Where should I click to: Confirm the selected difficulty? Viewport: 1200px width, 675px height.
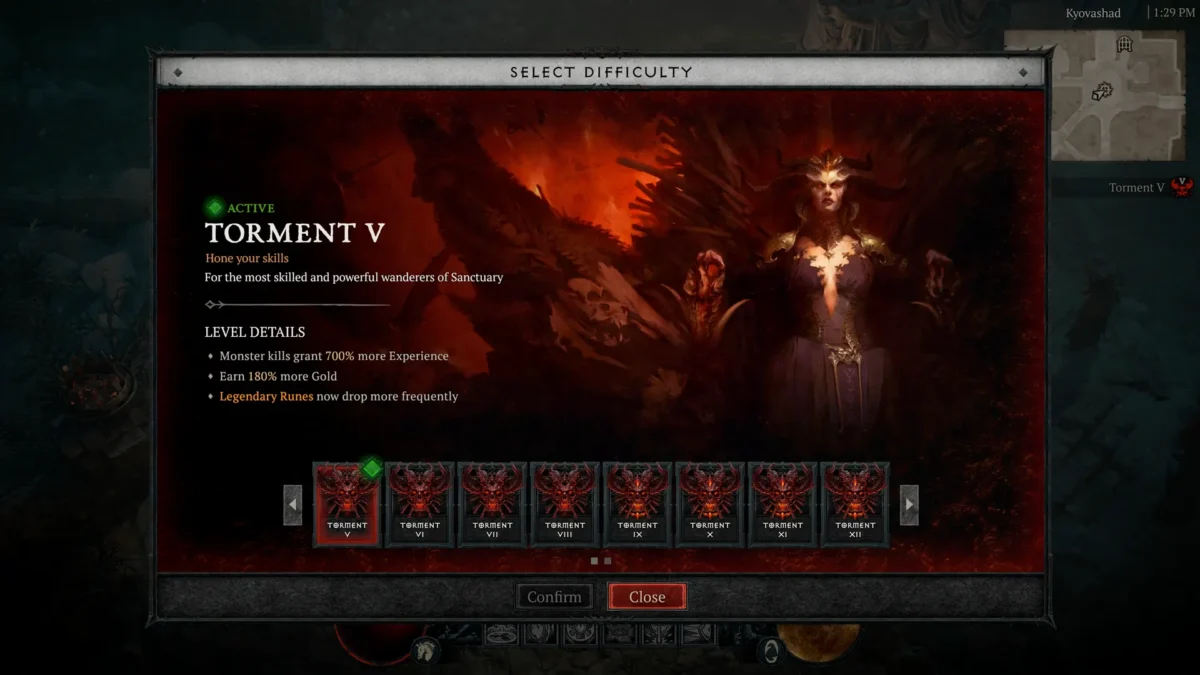(554, 597)
